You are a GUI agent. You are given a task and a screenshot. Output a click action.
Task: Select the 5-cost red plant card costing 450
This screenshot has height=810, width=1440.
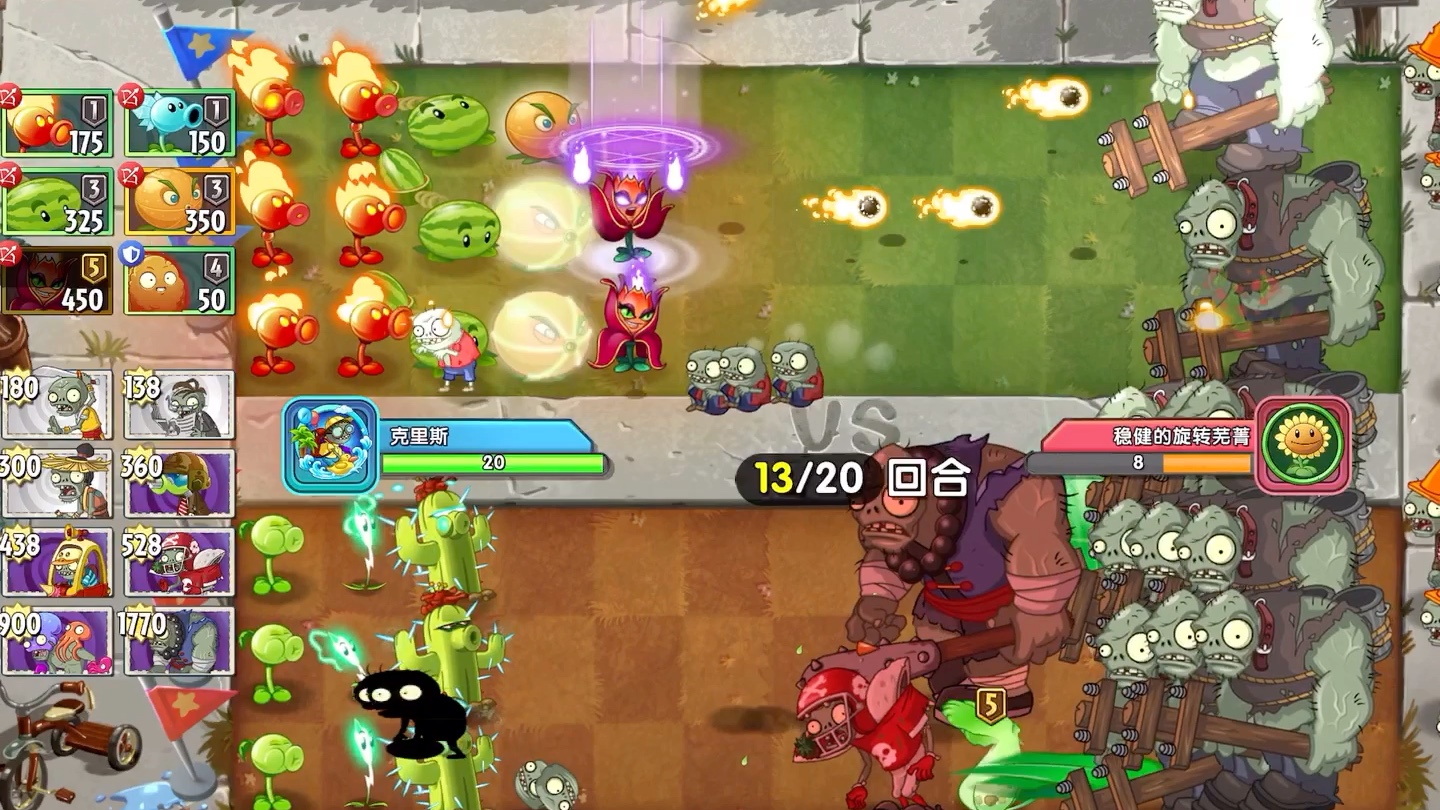[57, 277]
